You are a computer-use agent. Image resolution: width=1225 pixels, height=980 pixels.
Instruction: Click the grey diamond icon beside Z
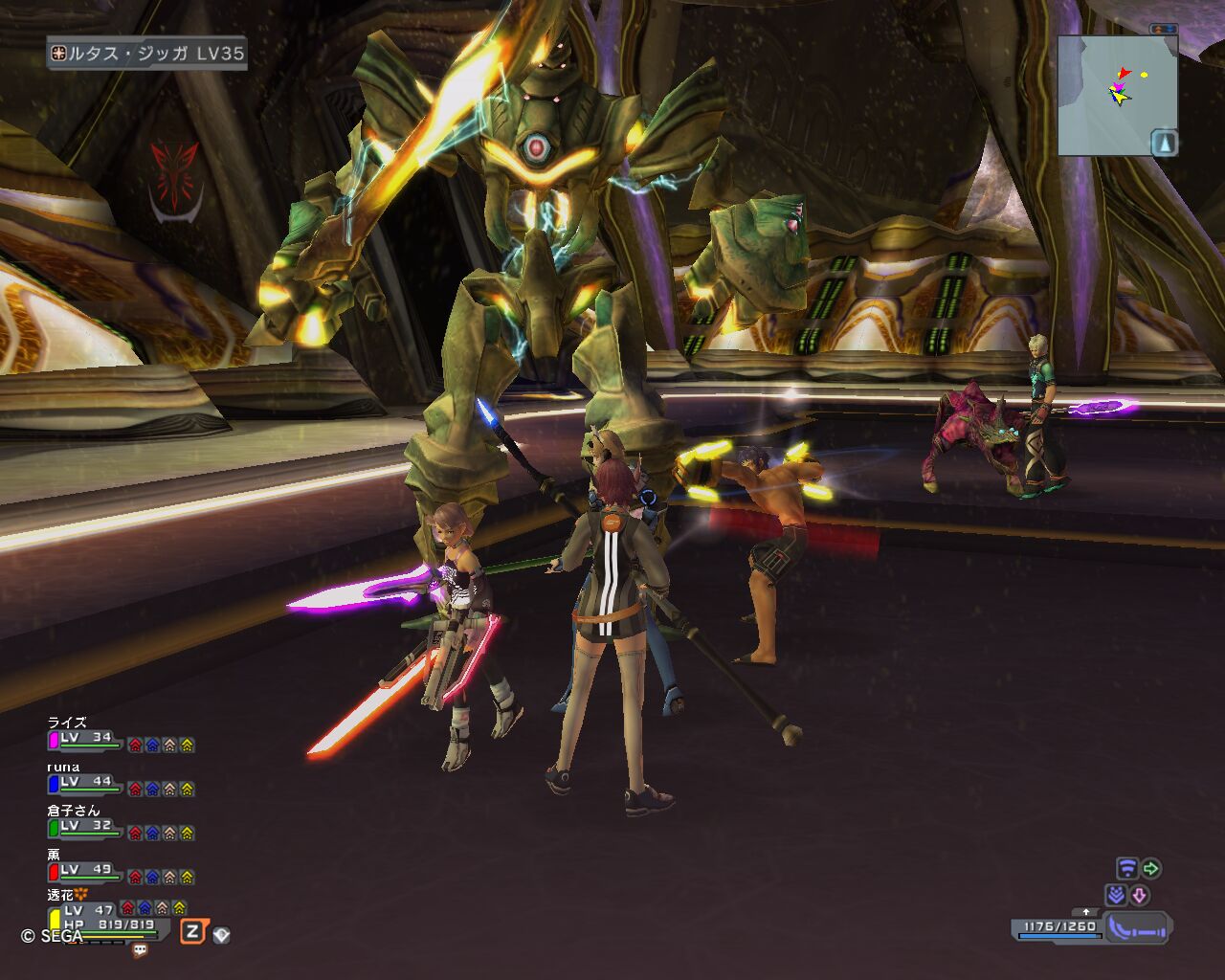tap(221, 934)
